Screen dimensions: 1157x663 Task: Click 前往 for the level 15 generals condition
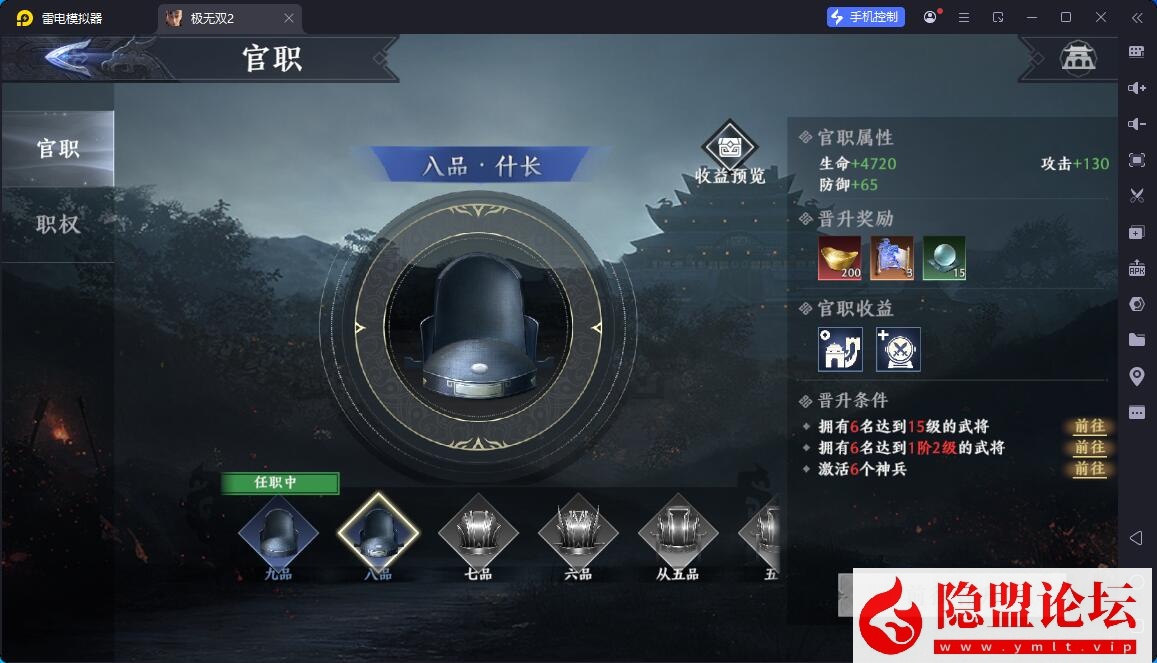point(1089,426)
